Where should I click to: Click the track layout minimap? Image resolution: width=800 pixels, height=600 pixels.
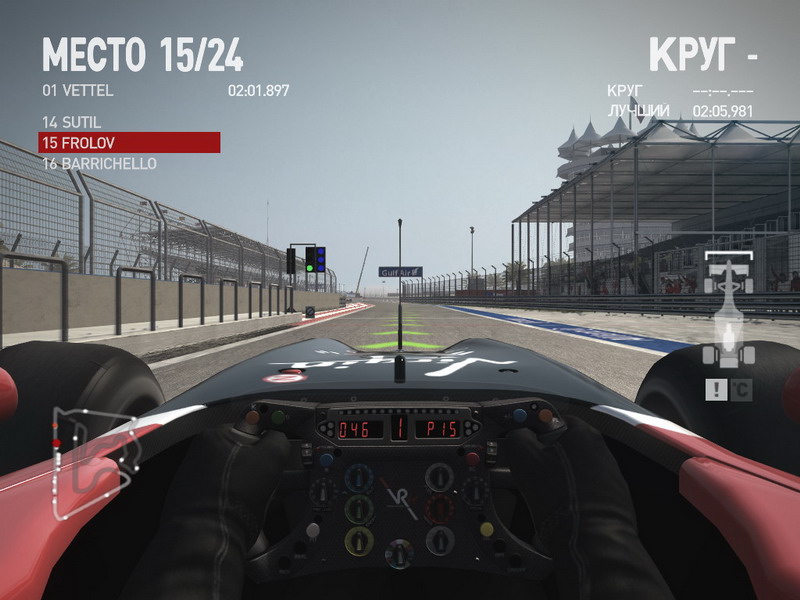coord(88,460)
